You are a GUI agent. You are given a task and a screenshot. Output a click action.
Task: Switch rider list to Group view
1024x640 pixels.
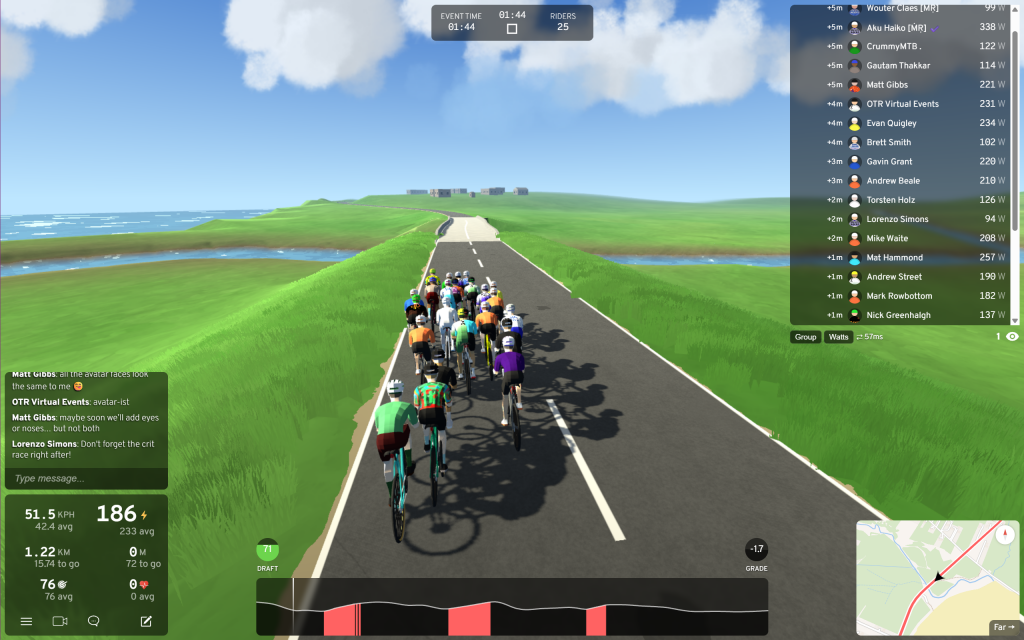(x=805, y=337)
